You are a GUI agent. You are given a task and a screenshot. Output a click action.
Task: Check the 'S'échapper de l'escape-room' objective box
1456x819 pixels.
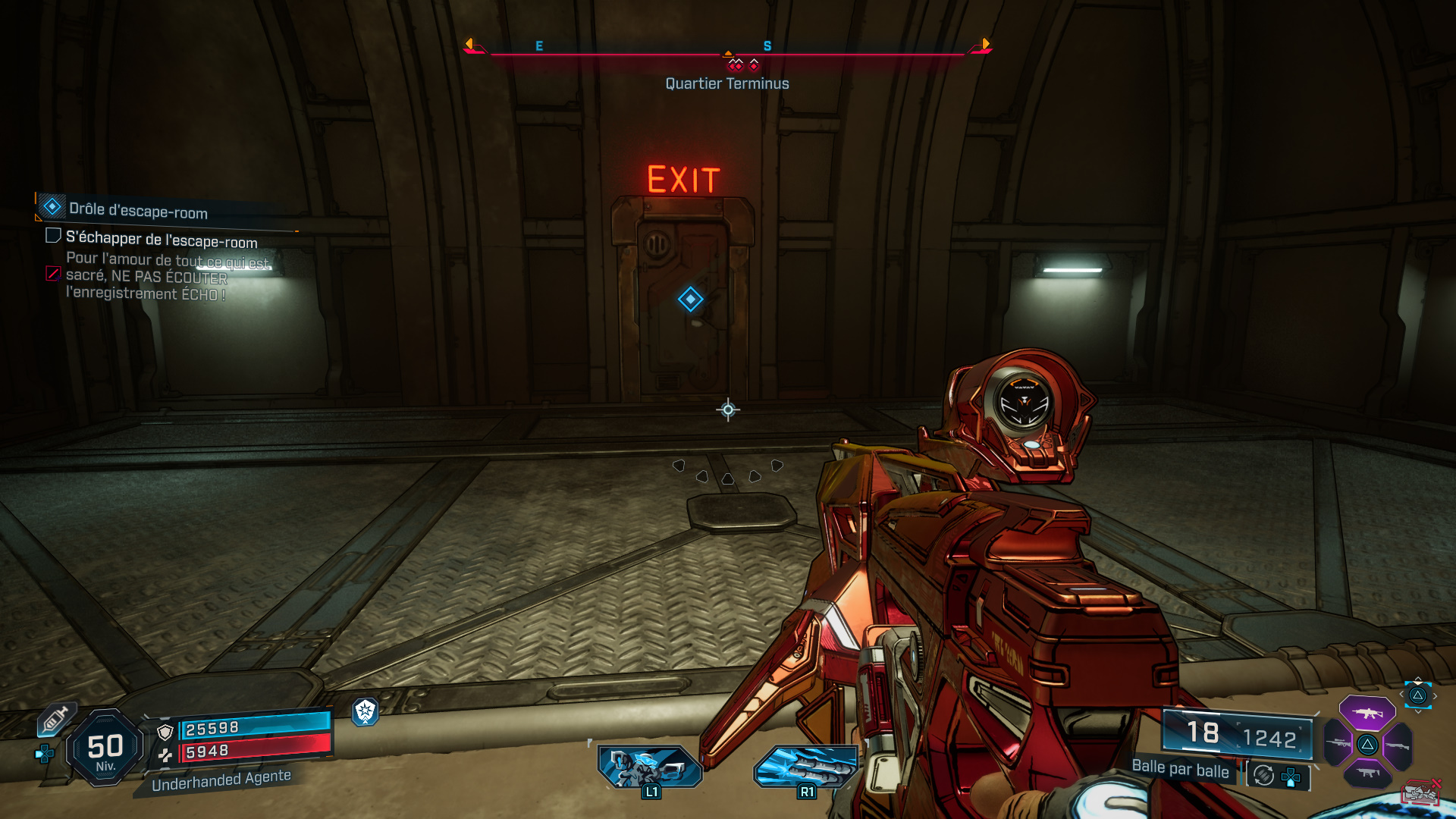[x=52, y=236]
